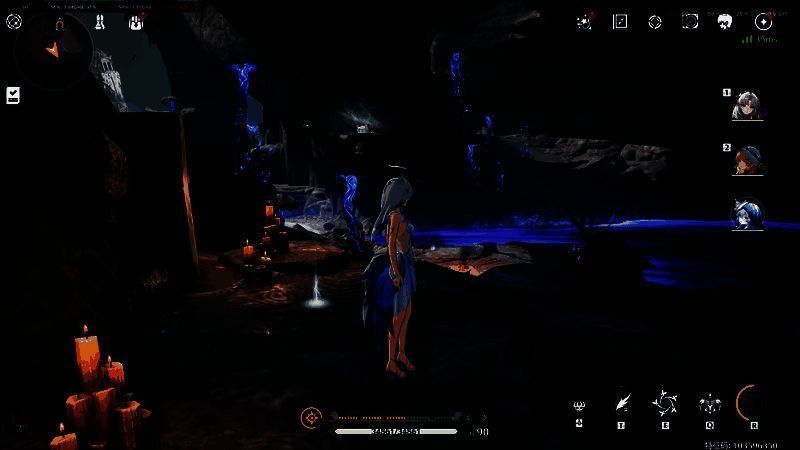Select the blue-haired character portrait
This screenshot has height=450, width=800.
(746, 214)
